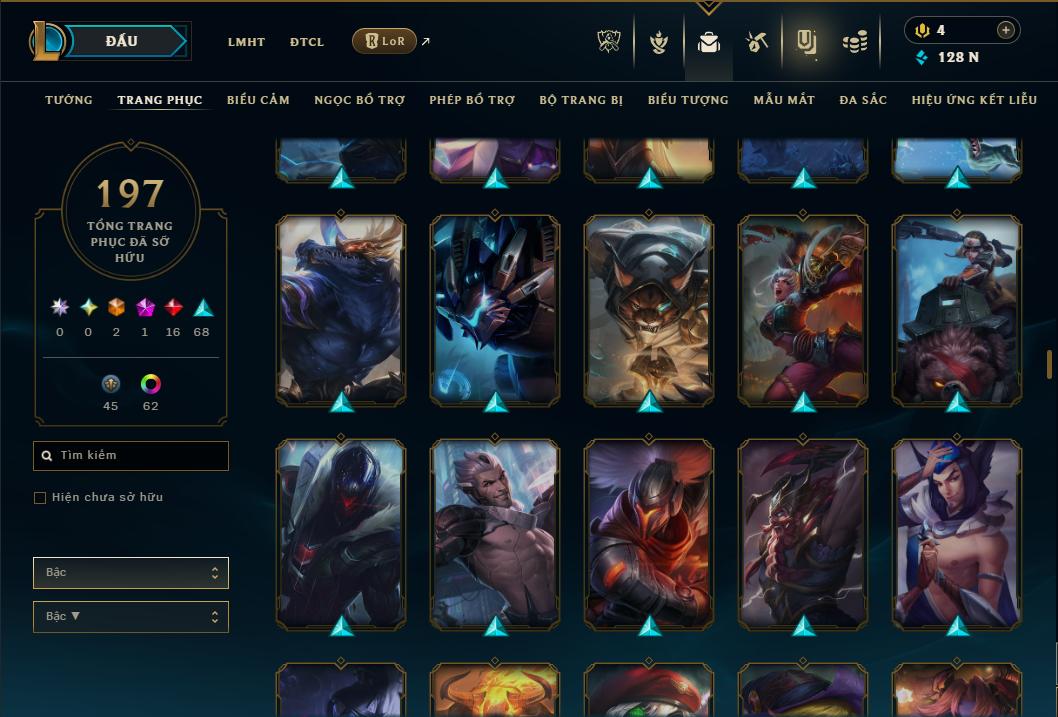Open the BỘ TRANG BỊ tab
Viewport: 1058px width, 717px height.
click(x=581, y=100)
